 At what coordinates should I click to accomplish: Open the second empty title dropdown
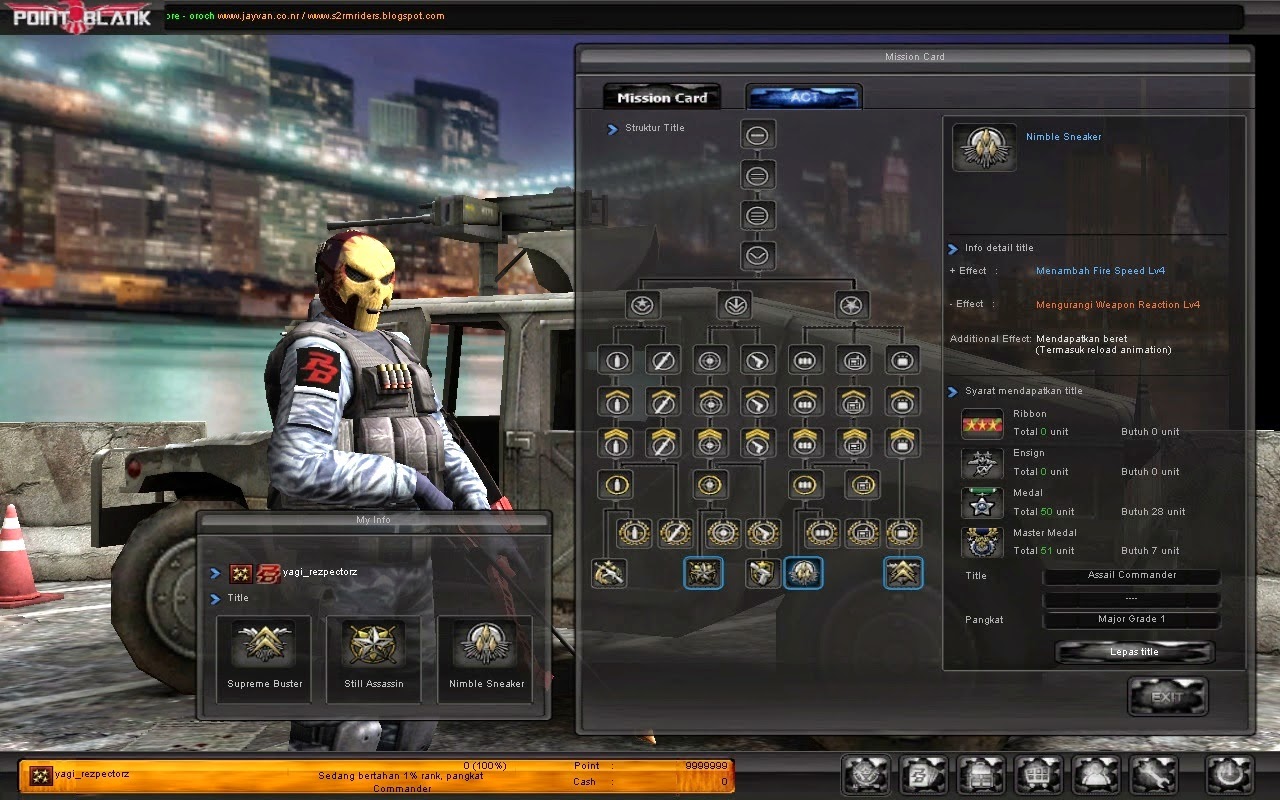point(1131,598)
